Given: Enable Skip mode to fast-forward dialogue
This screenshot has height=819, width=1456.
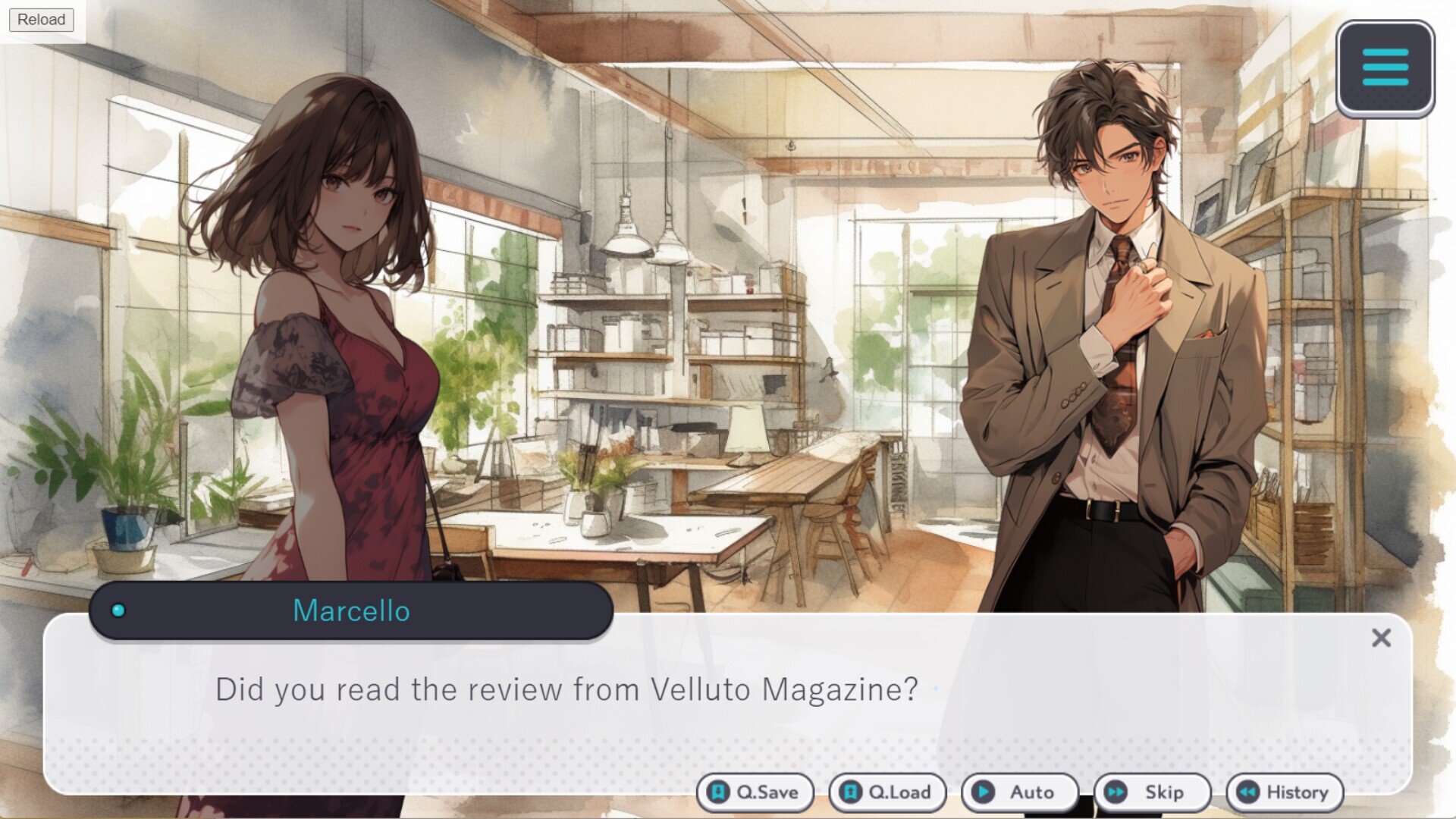Looking at the screenshot, I should (x=1153, y=792).
